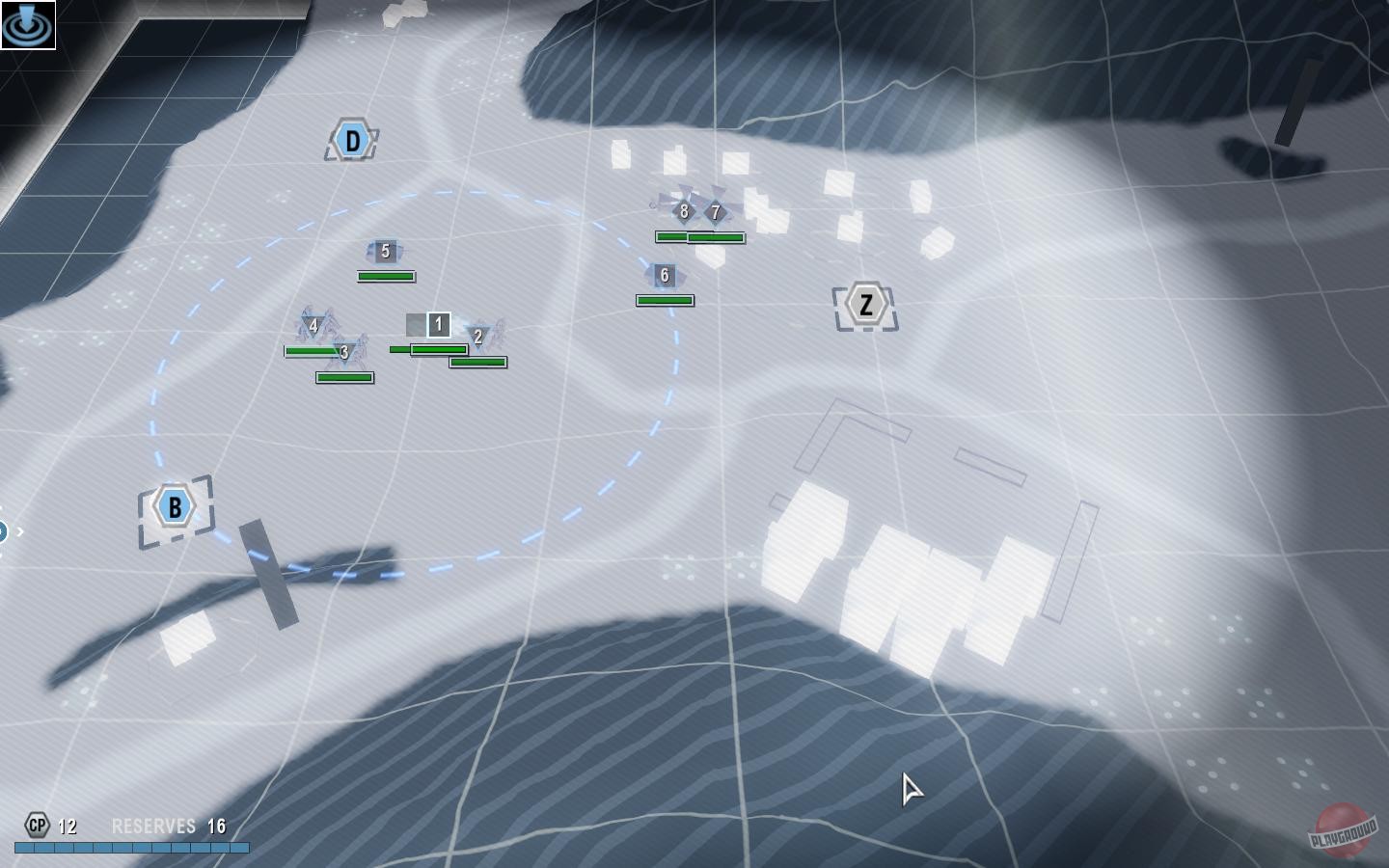Image resolution: width=1389 pixels, height=868 pixels.
Task: Click the CP 12 counter text
Action: (x=67, y=827)
